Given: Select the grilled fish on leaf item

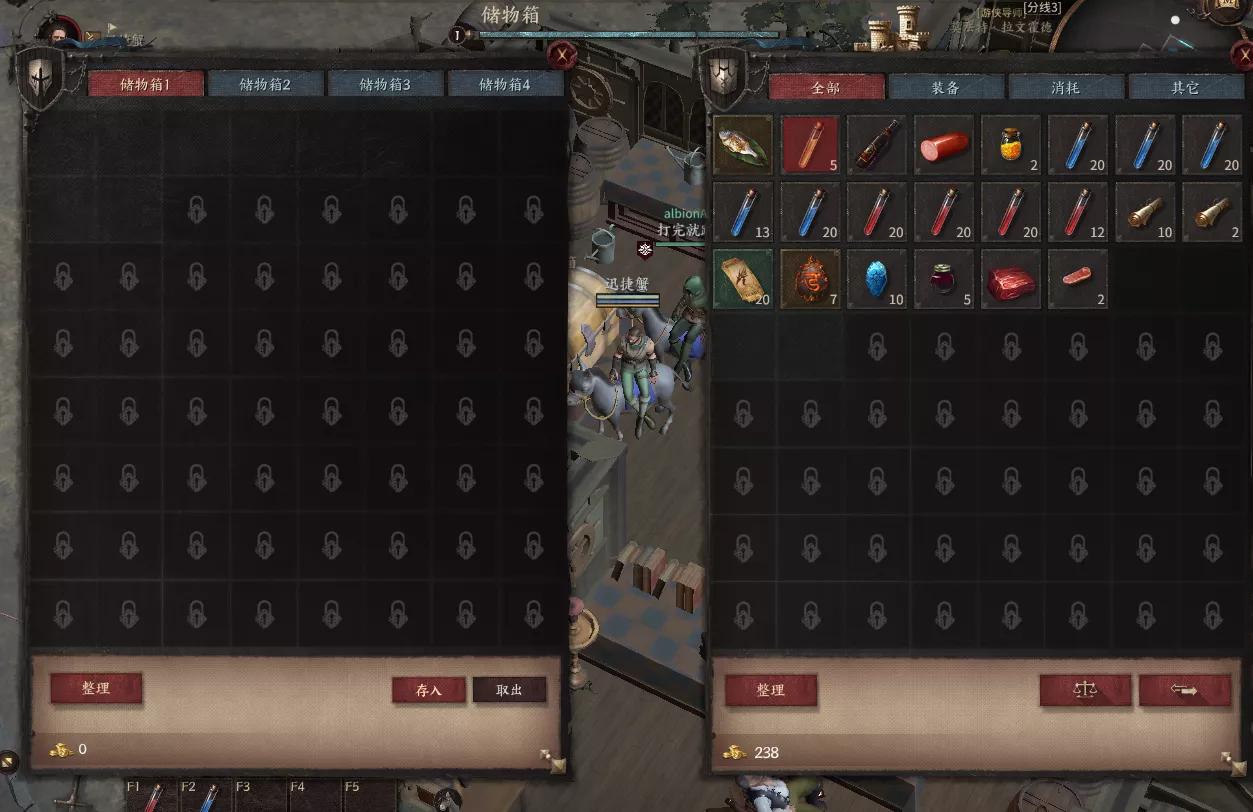Looking at the screenshot, I should [x=743, y=145].
